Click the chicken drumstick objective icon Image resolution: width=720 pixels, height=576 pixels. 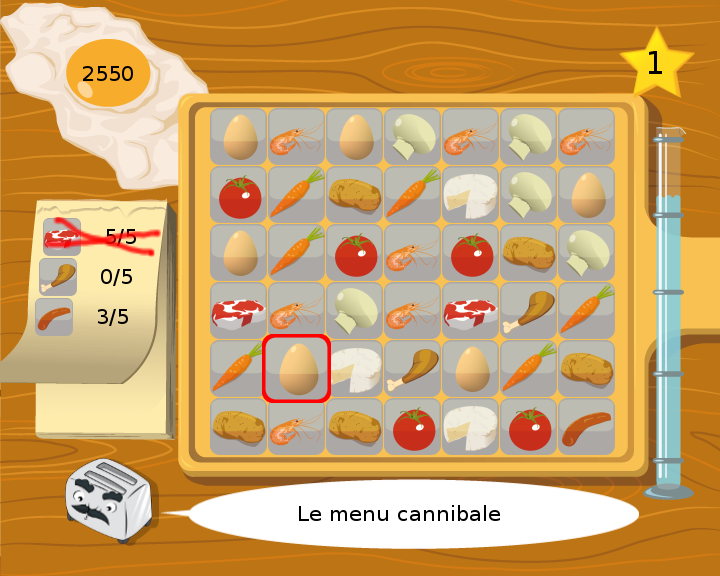coord(58,277)
